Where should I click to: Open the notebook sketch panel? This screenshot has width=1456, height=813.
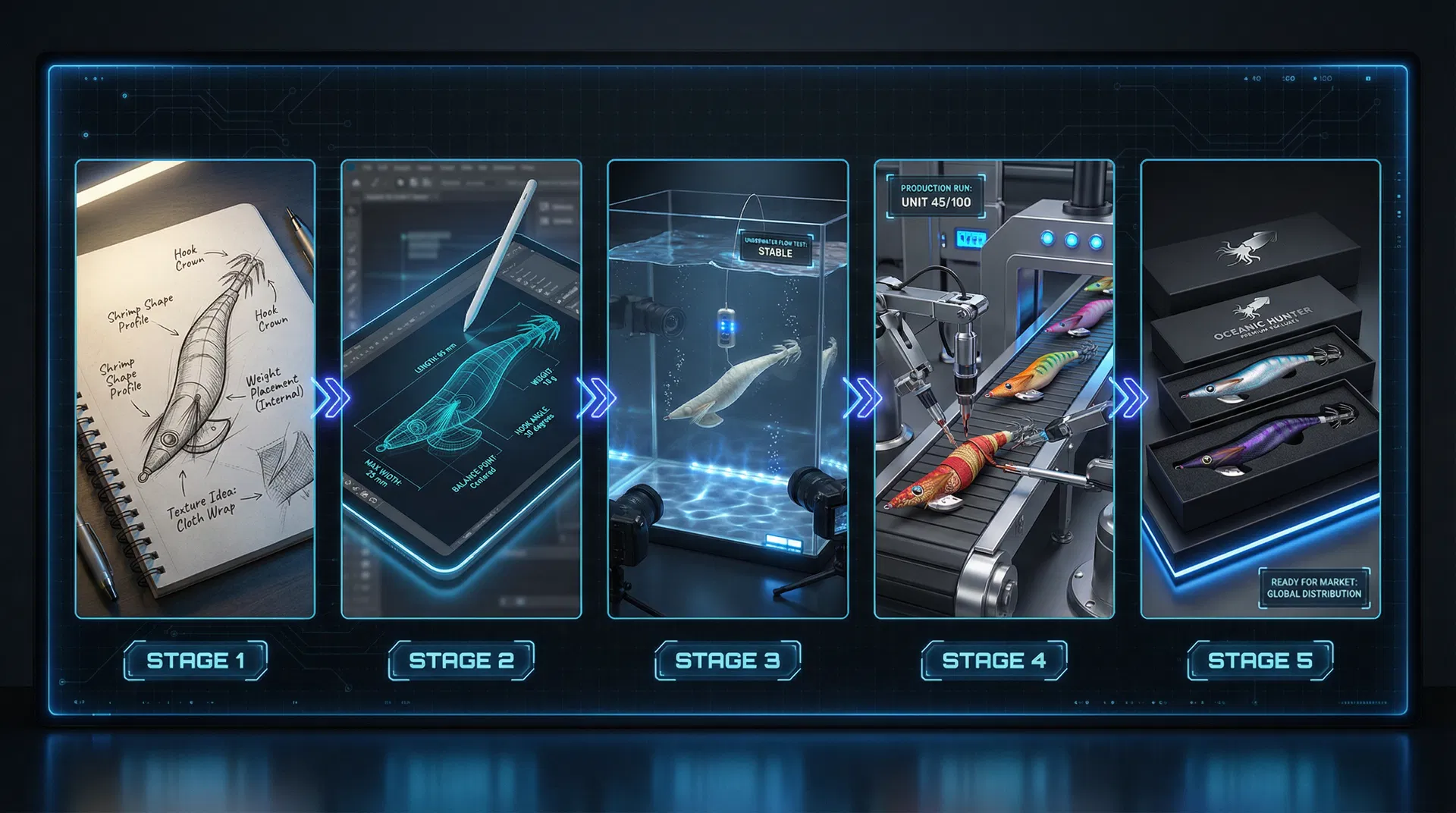195,388
